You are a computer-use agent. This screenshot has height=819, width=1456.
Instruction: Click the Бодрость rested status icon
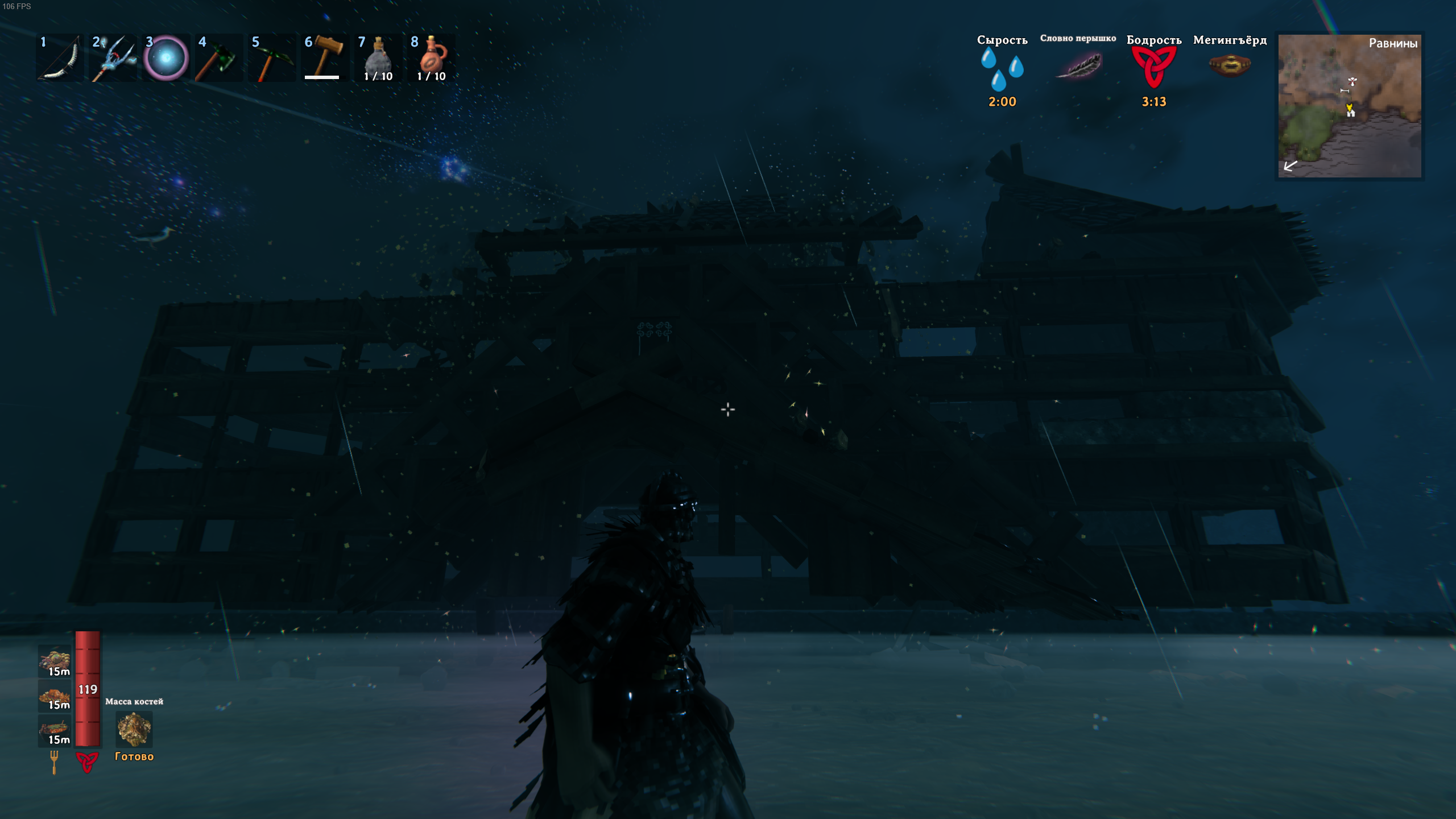click(x=1153, y=67)
